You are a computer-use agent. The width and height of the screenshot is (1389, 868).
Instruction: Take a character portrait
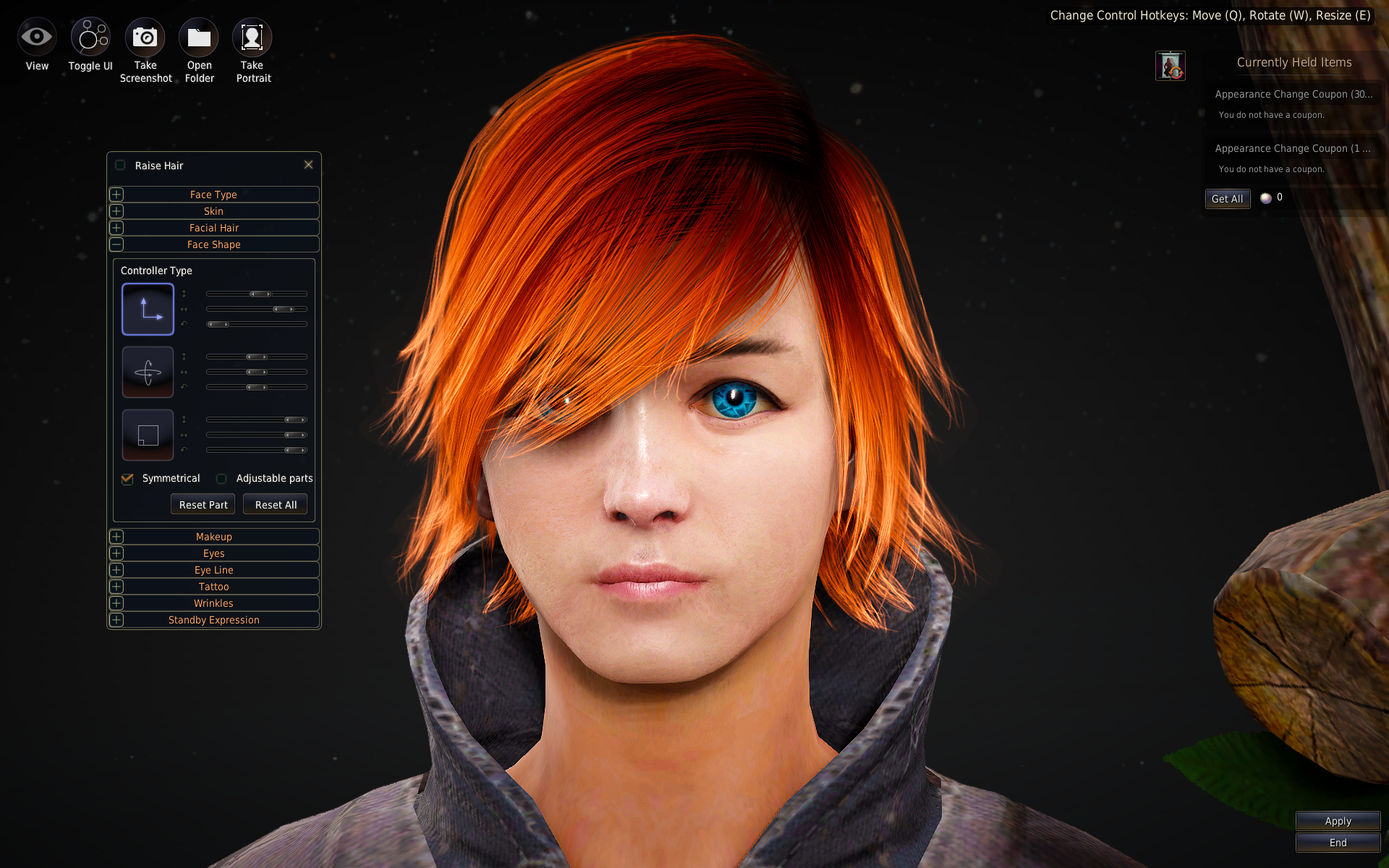click(x=252, y=38)
